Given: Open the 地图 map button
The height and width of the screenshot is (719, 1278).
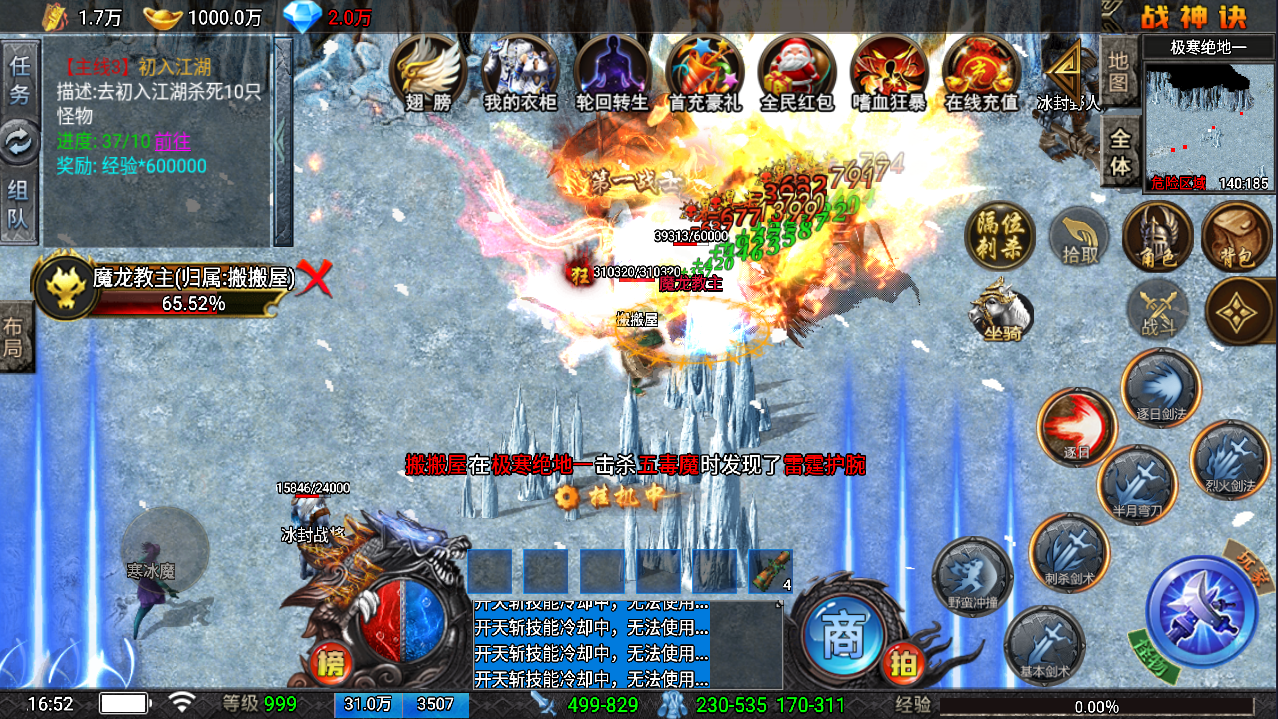Looking at the screenshot, I should 1119,72.
